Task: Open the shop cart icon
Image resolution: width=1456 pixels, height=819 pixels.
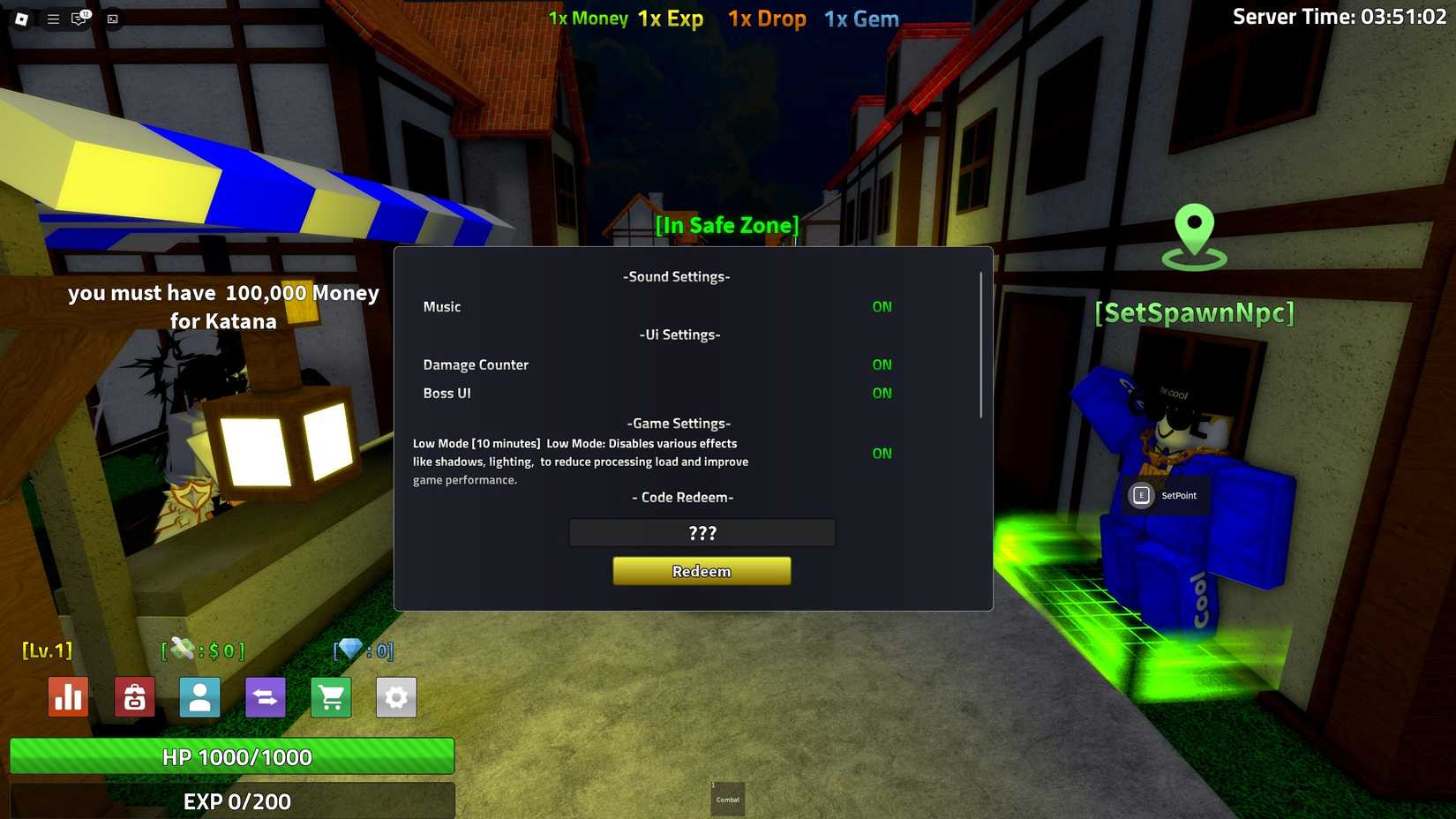Action: coord(330,697)
